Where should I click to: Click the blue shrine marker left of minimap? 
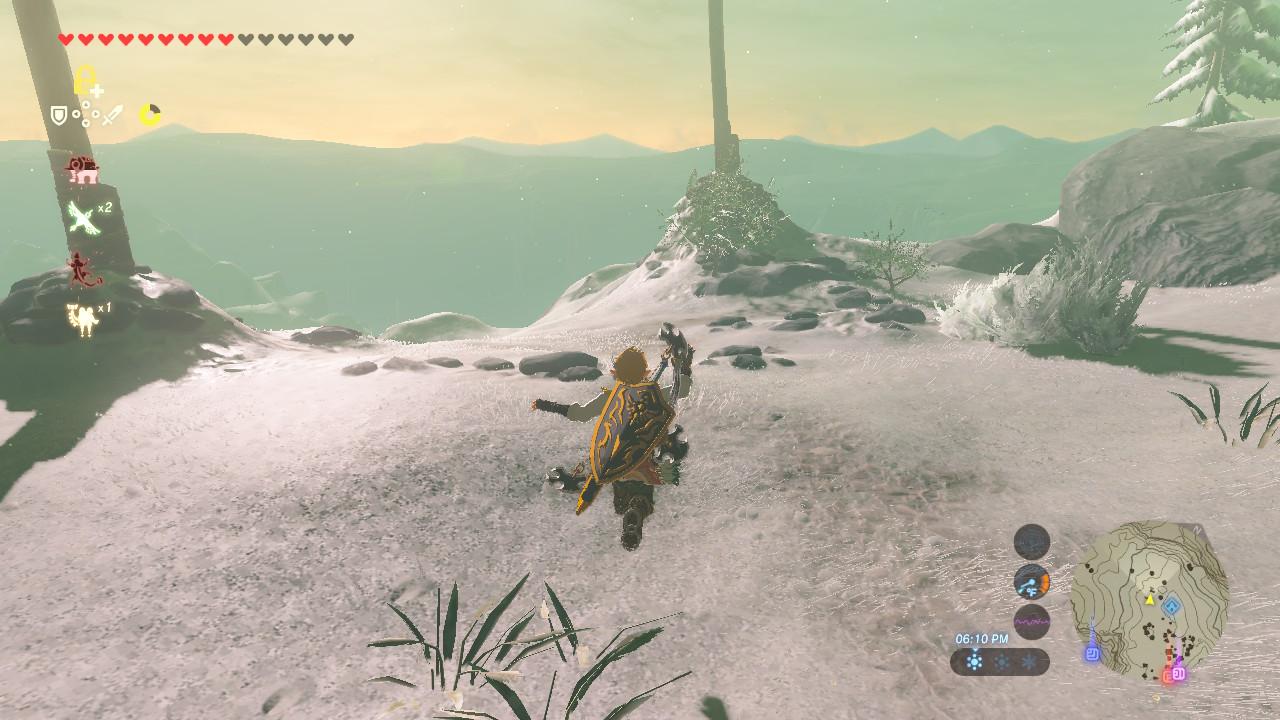pyautogui.click(x=1092, y=653)
